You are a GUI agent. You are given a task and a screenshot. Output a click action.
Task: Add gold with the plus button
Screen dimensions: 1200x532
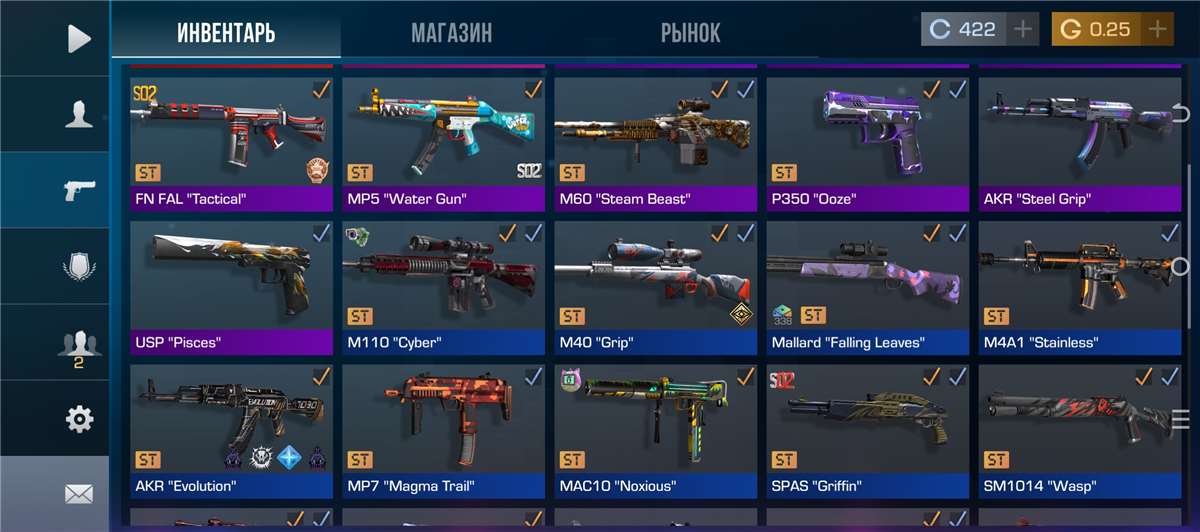pyautogui.click(x=1157, y=30)
